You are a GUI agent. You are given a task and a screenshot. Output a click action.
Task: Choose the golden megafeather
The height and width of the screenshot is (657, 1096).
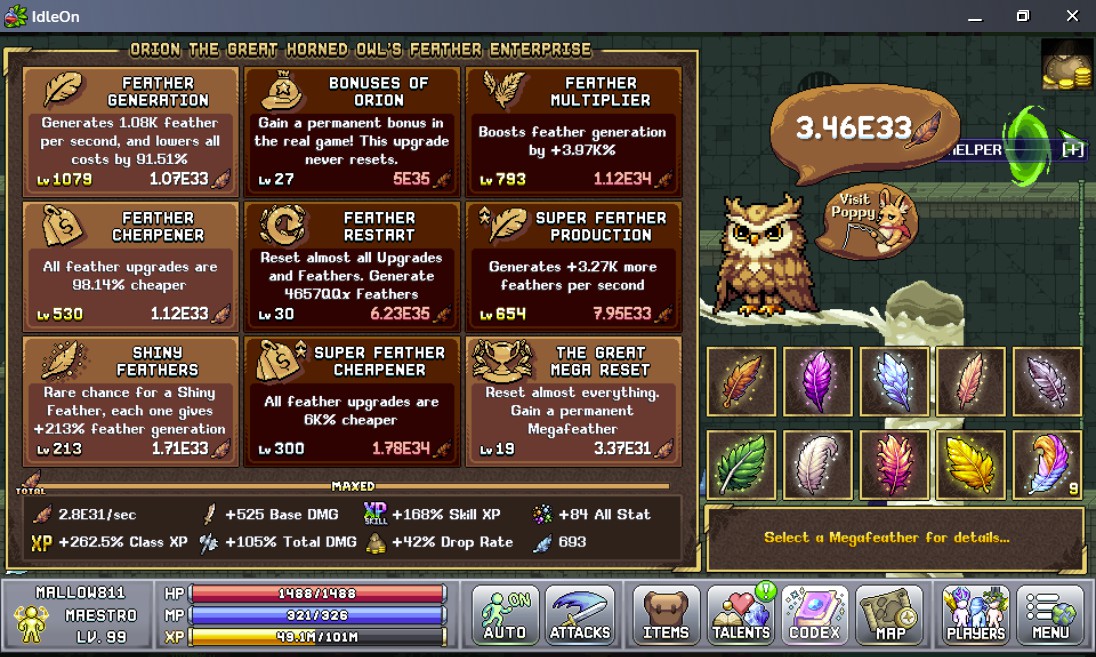[971, 464]
